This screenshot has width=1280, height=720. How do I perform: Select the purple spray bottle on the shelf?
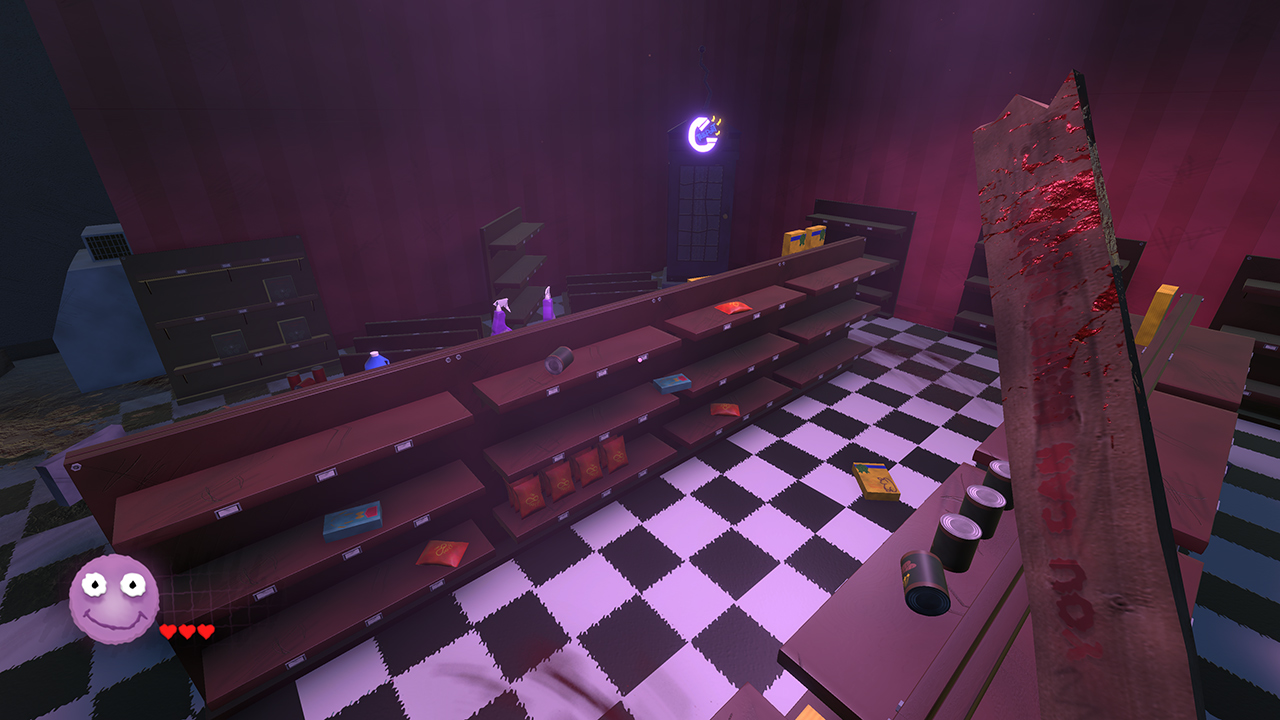coord(547,305)
